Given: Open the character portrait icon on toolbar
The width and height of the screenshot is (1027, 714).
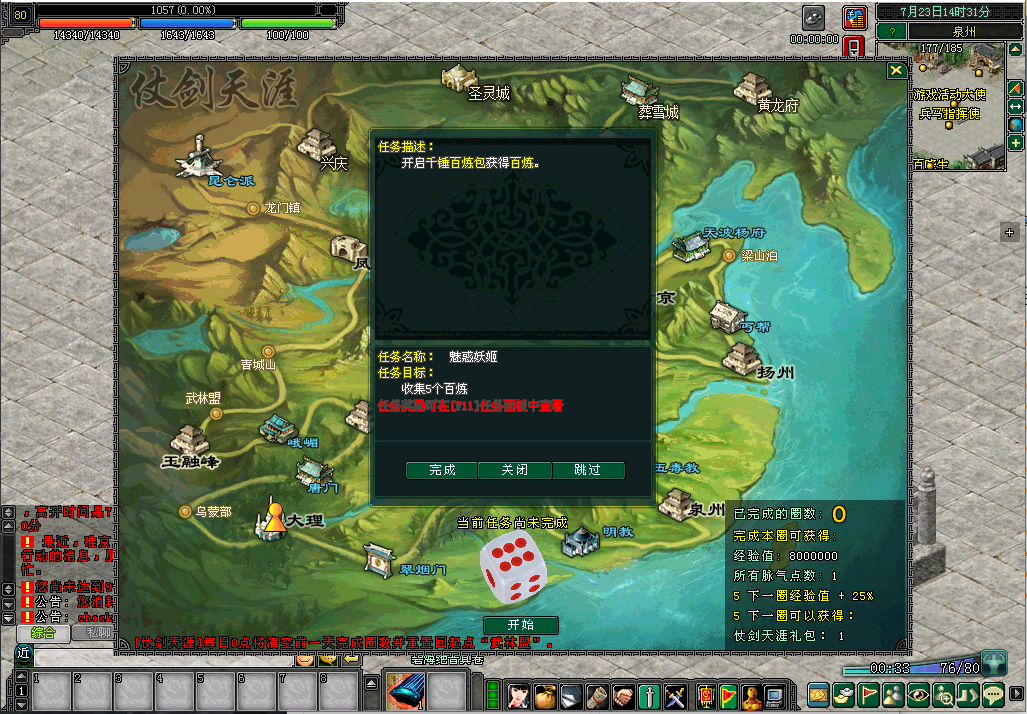Looking at the screenshot, I should coord(519,693).
